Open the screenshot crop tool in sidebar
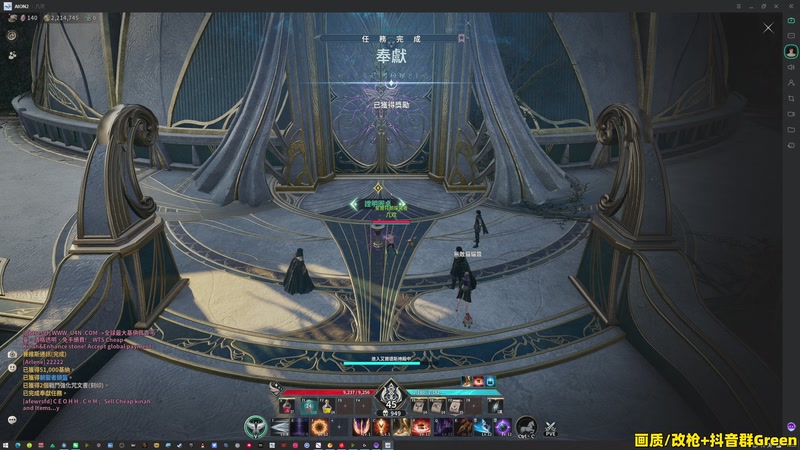 [791, 98]
